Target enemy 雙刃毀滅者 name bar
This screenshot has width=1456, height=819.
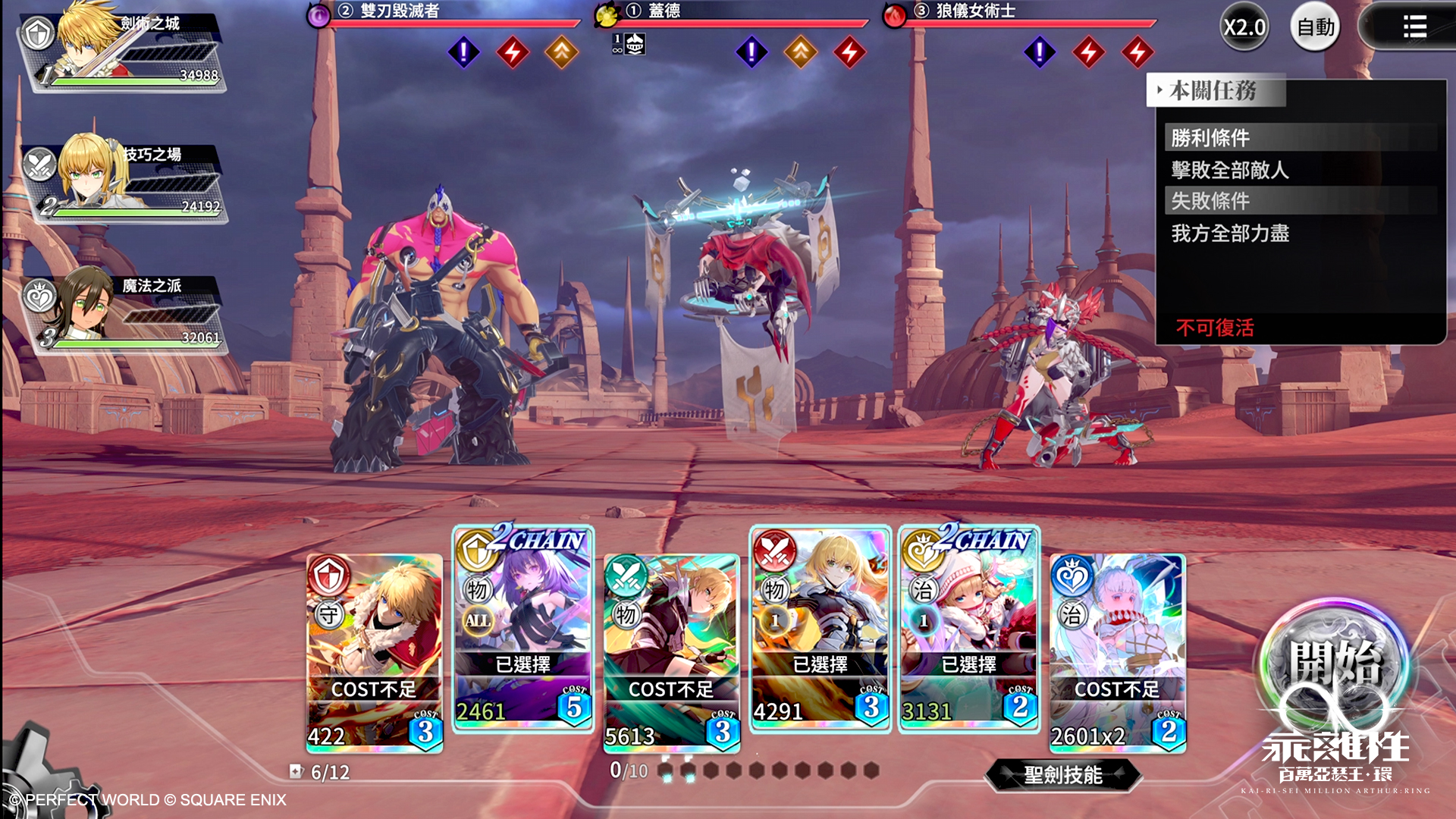[447, 12]
